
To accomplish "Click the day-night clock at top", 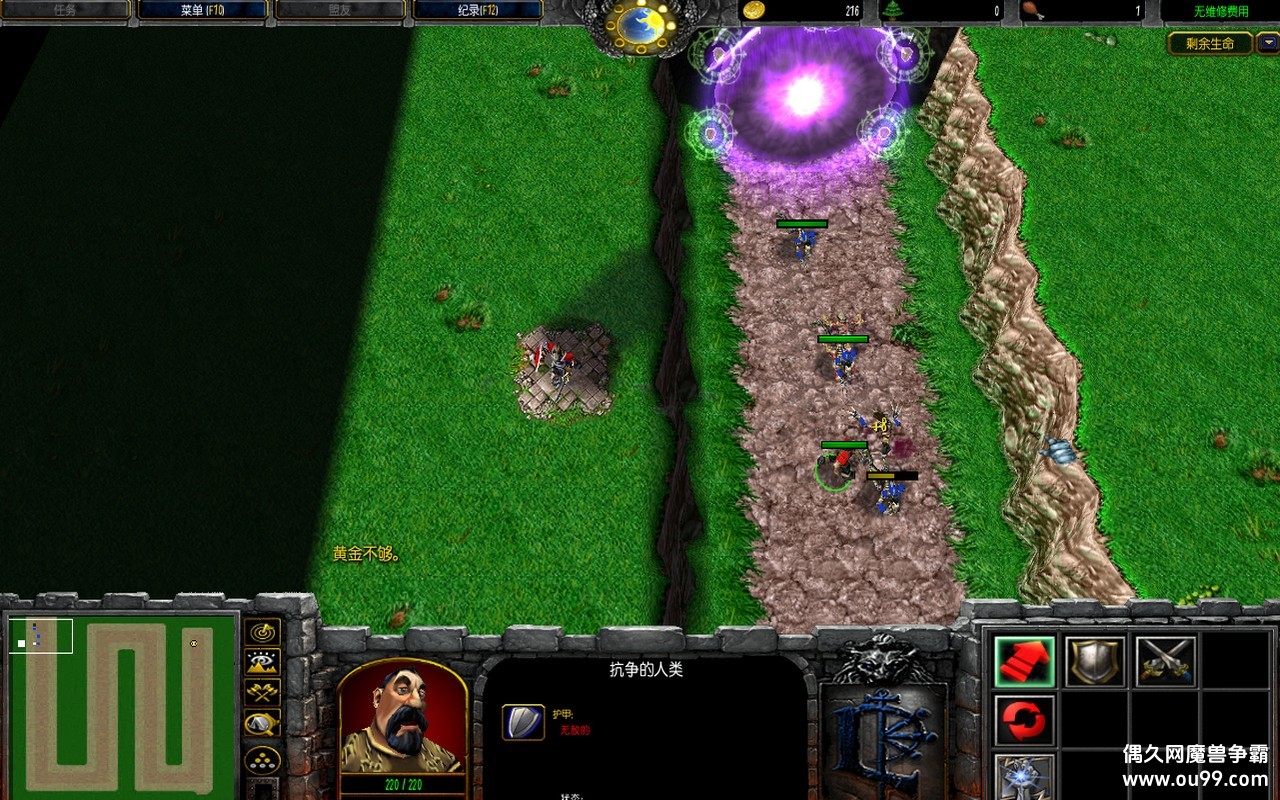I will tap(641, 24).
